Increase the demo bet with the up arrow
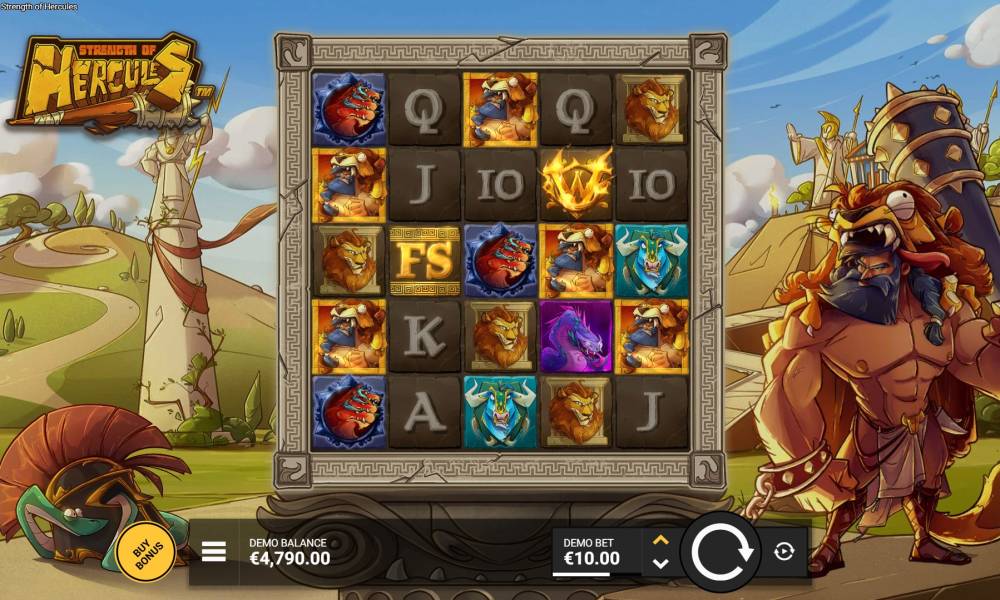The width and height of the screenshot is (1000, 600). point(660,540)
